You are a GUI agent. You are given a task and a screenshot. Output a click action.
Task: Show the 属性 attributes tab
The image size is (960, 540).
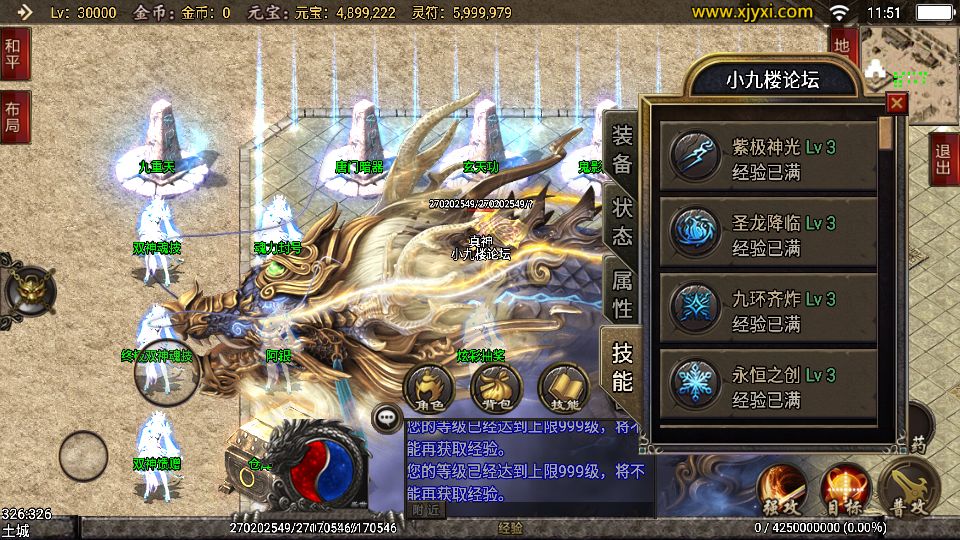(622, 293)
